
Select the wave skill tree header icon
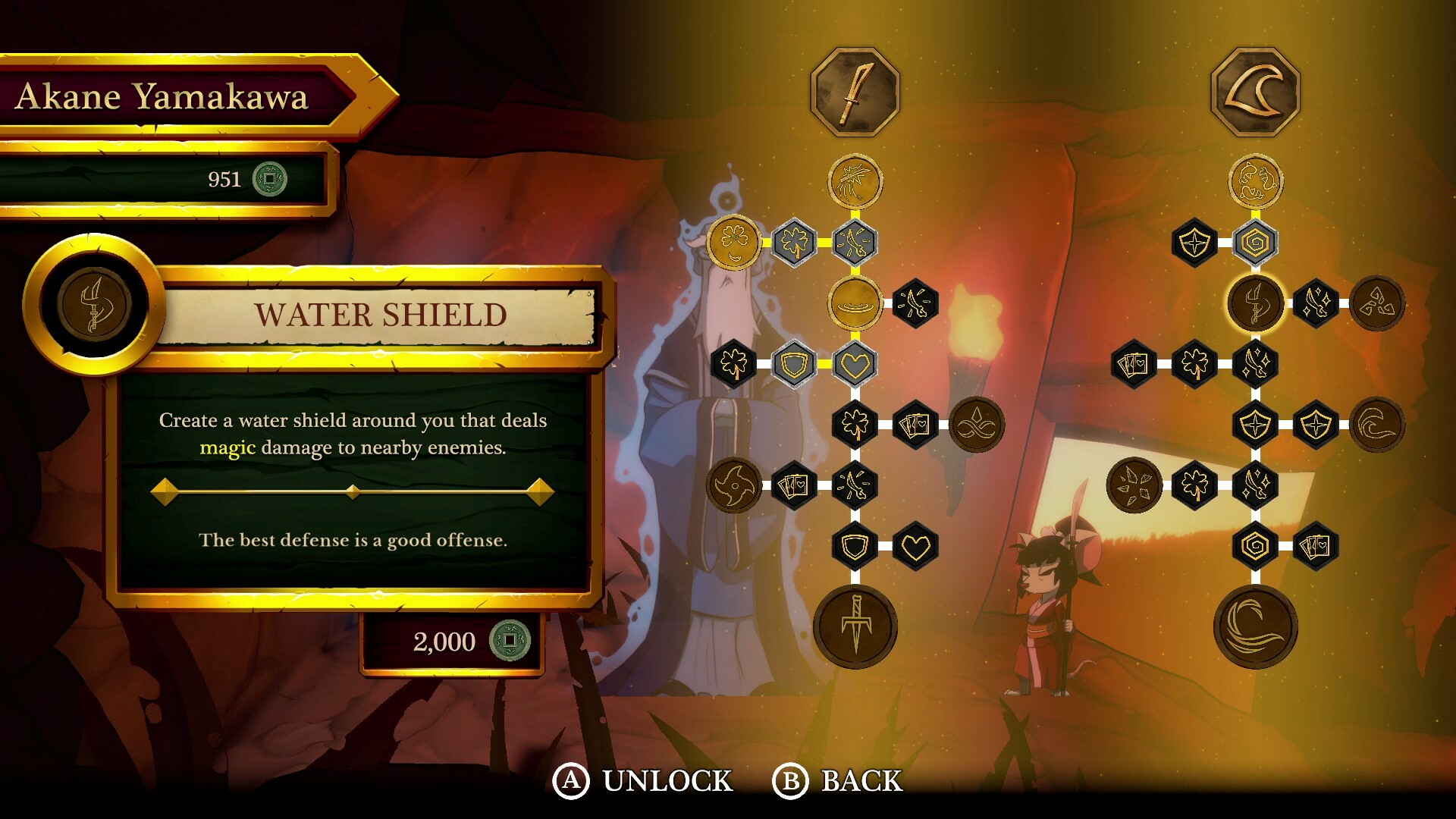(1255, 91)
